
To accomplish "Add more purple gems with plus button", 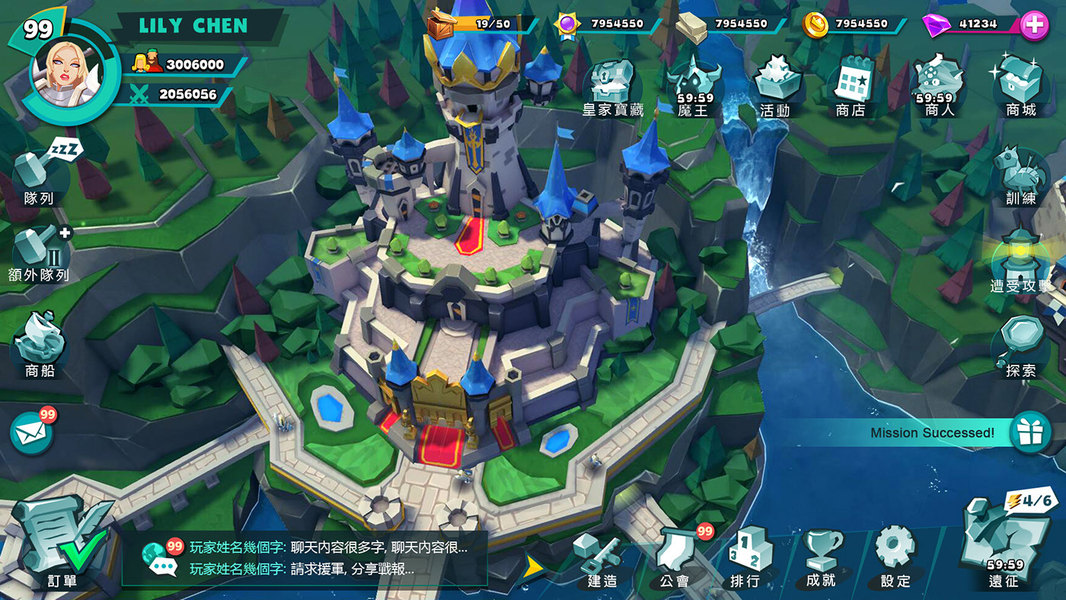I will 1034,25.
